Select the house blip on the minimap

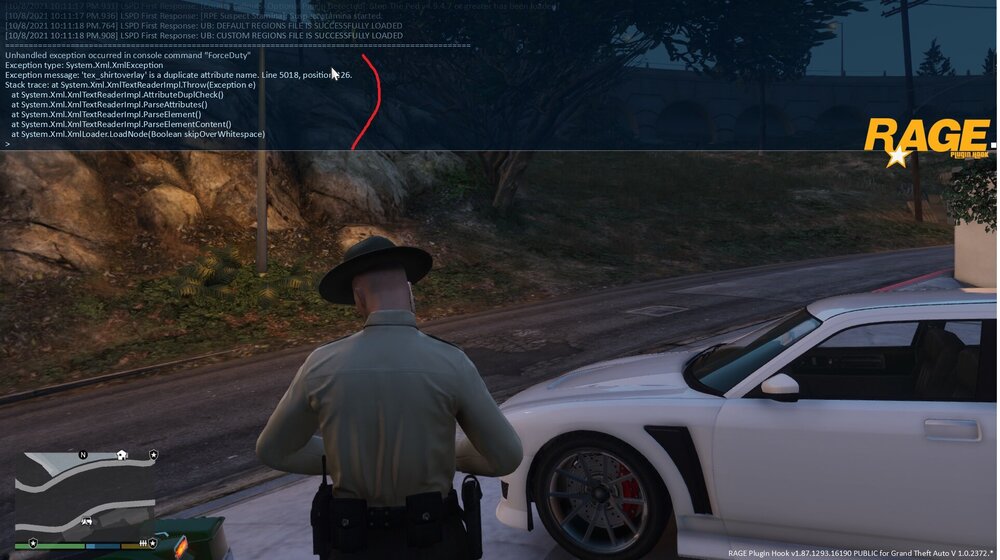(x=122, y=455)
